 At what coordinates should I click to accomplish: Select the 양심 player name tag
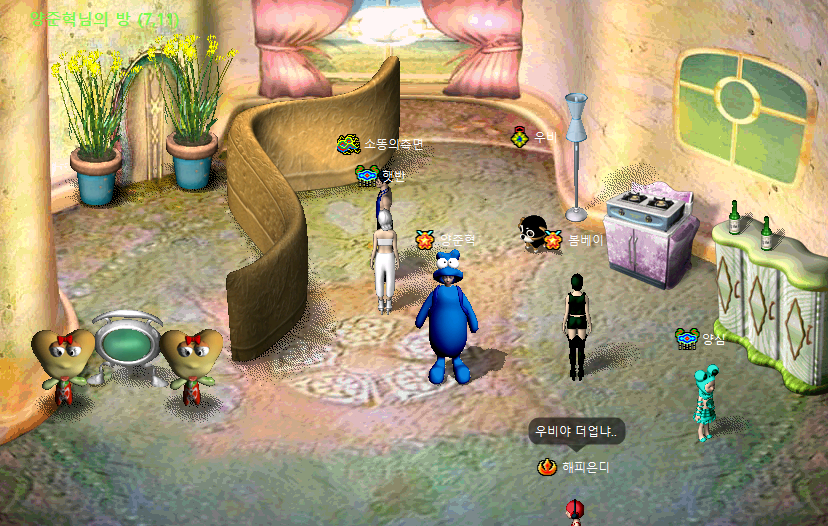713,339
